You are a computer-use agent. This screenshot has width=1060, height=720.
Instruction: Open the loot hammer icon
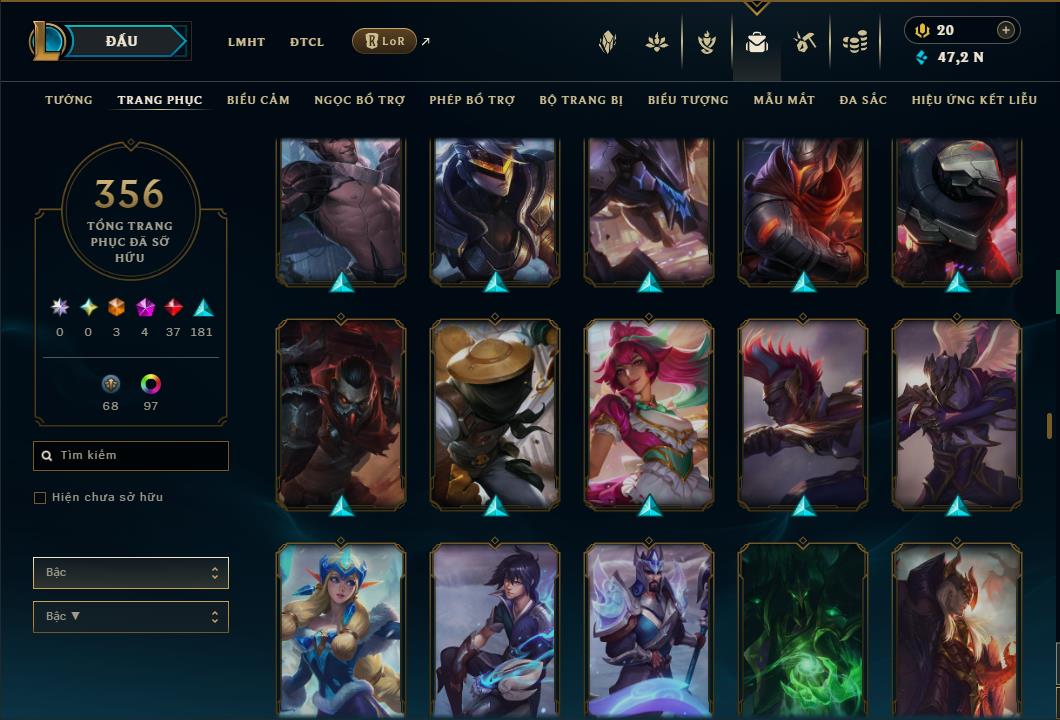[x=805, y=42]
